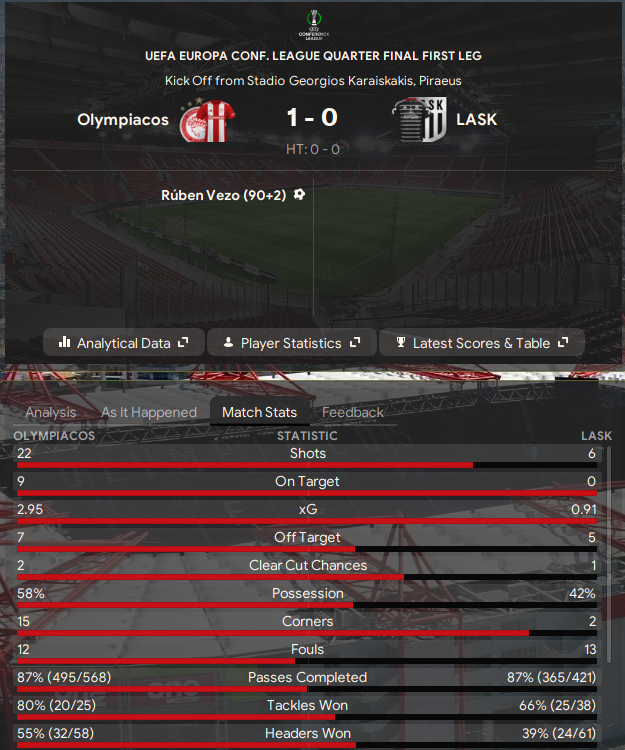The image size is (625, 750).
Task: Show Player Statistics
Action: pyautogui.click(x=291, y=343)
